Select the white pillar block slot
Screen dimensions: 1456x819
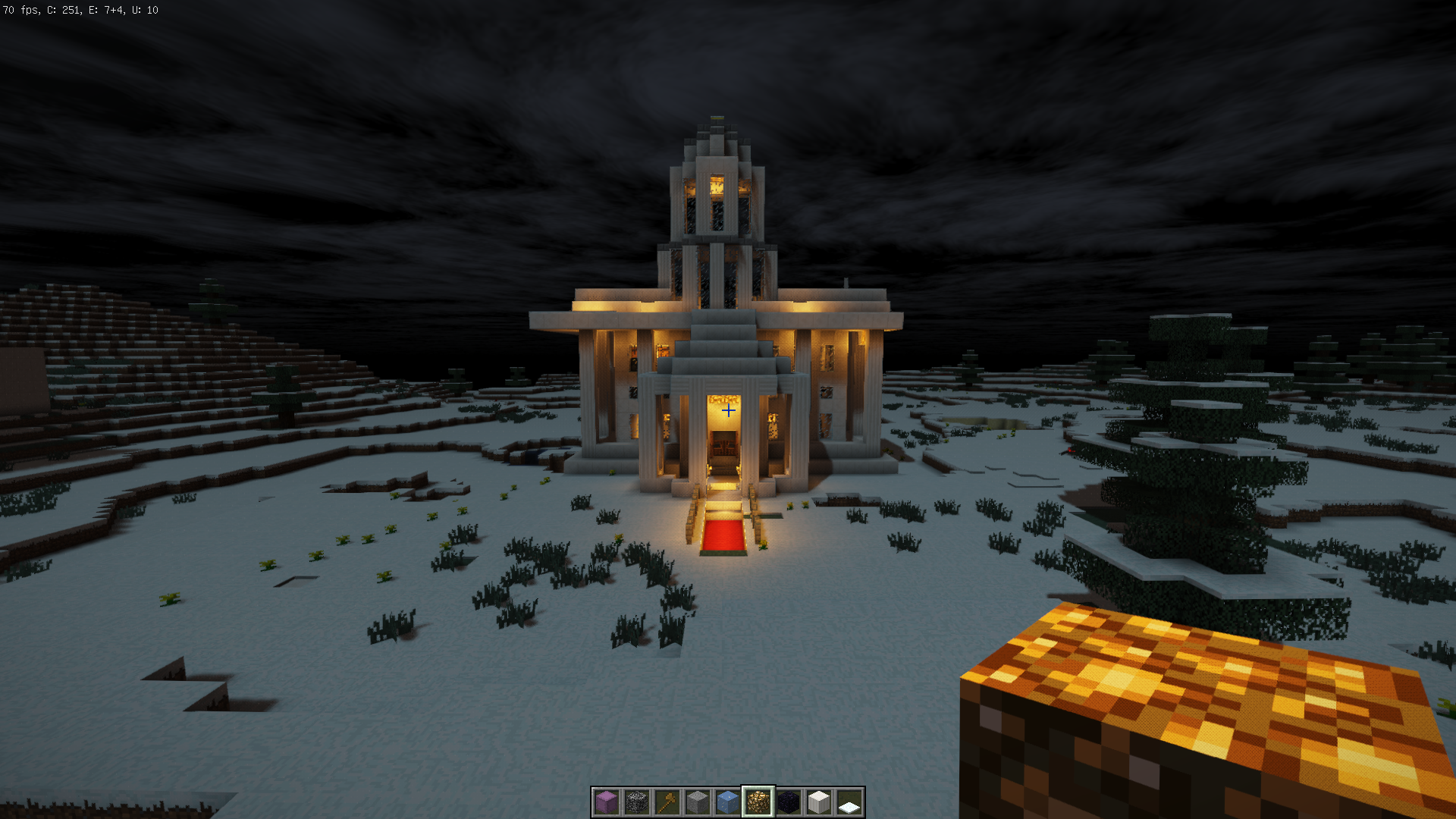pos(819,802)
